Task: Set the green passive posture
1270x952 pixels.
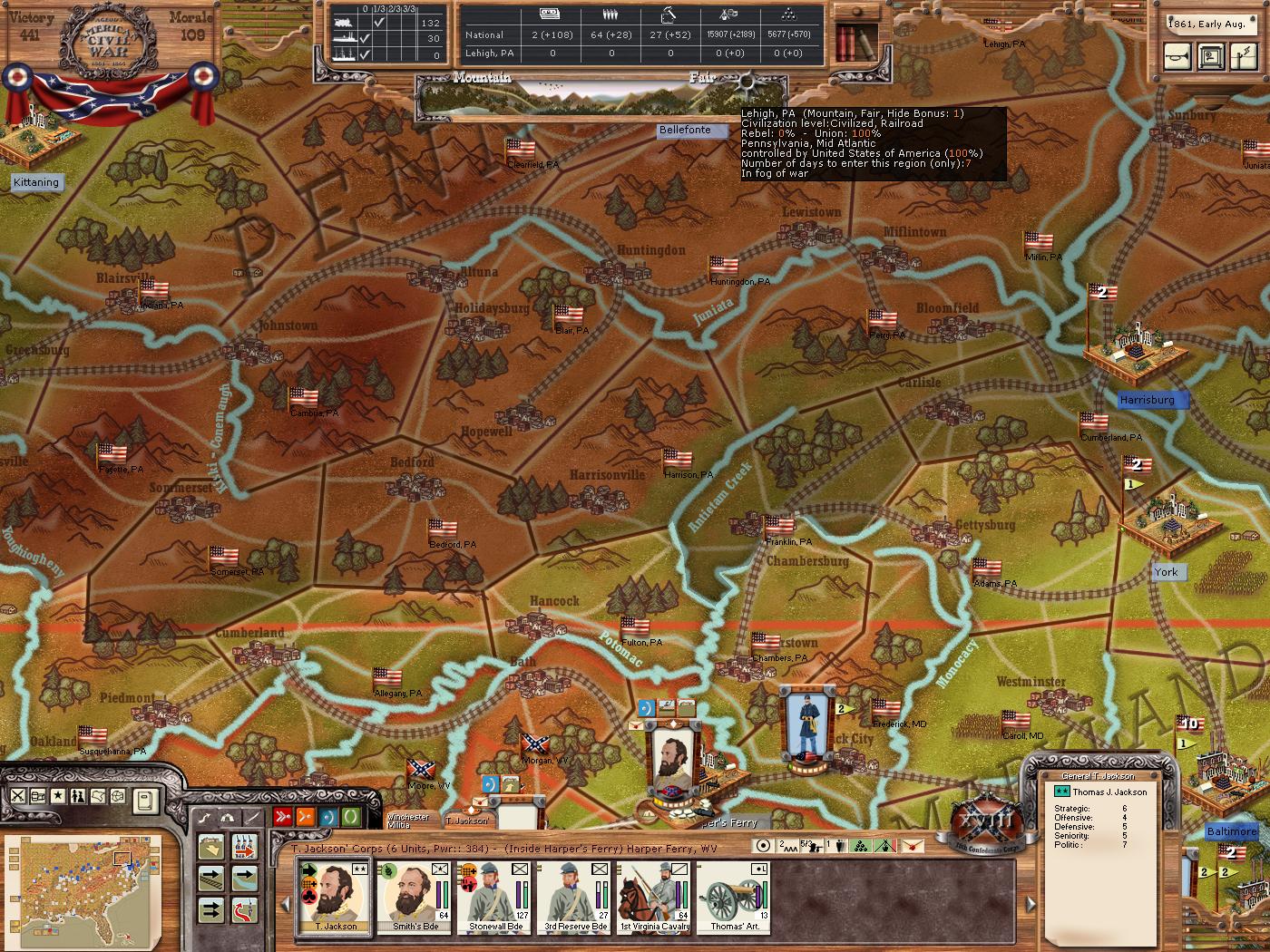Action: (x=351, y=817)
